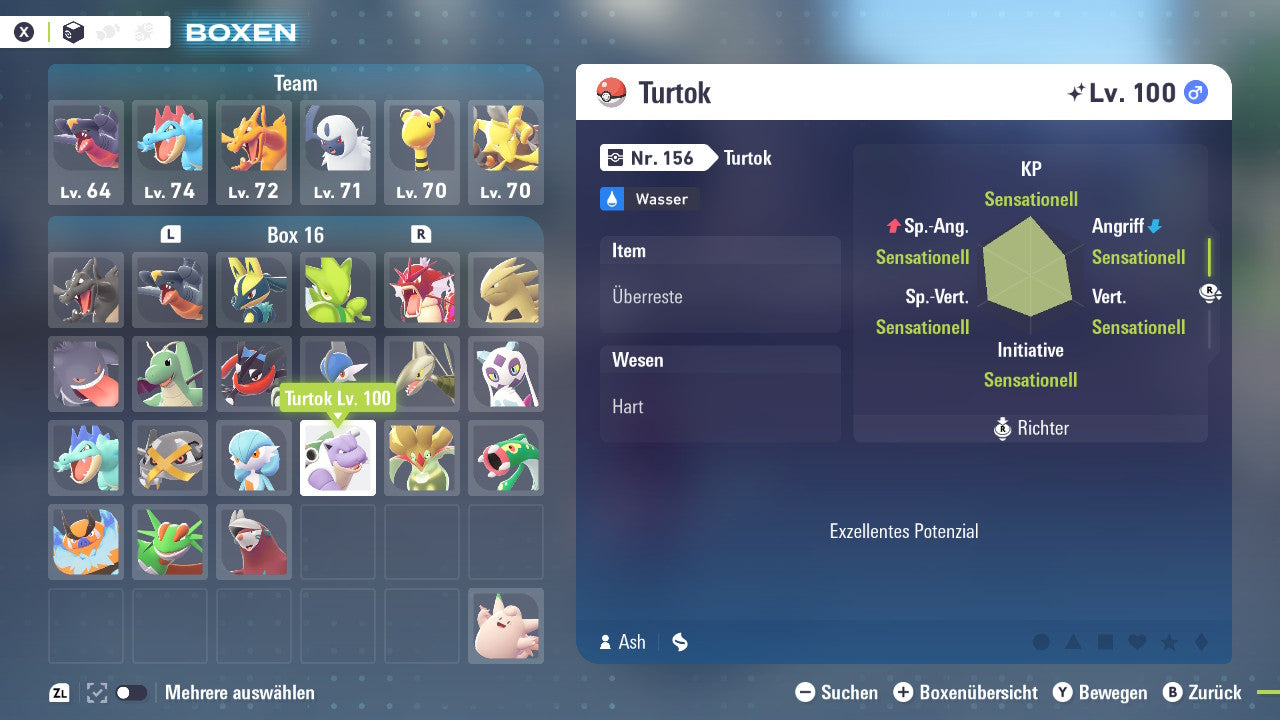Switch to next box with the R button
Viewport: 1280px width, 720px height.
pos(420,235)
